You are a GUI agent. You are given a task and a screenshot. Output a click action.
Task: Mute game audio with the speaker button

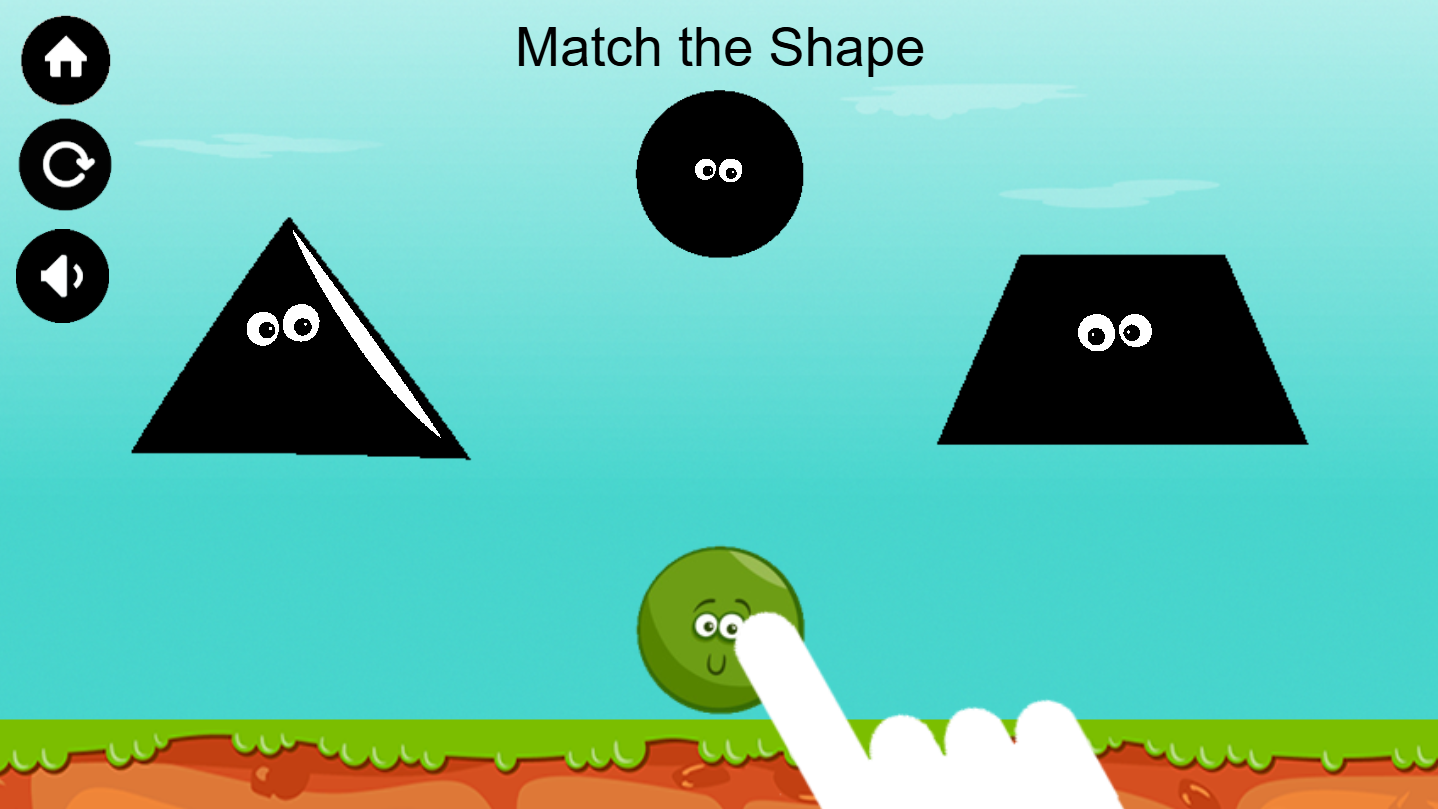click(62, 276)
